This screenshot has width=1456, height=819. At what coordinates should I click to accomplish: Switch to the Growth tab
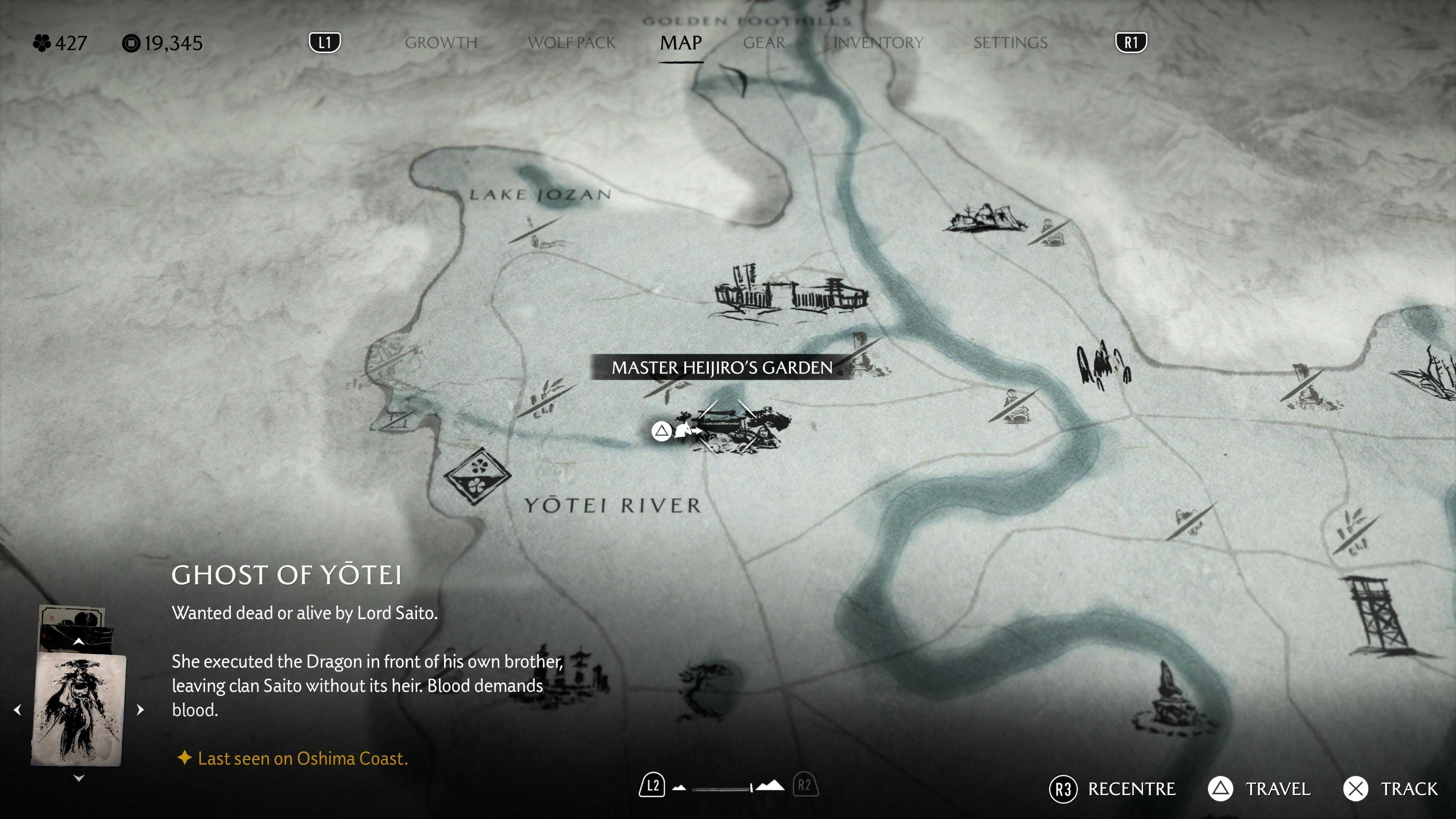click(x=441, y=43)
